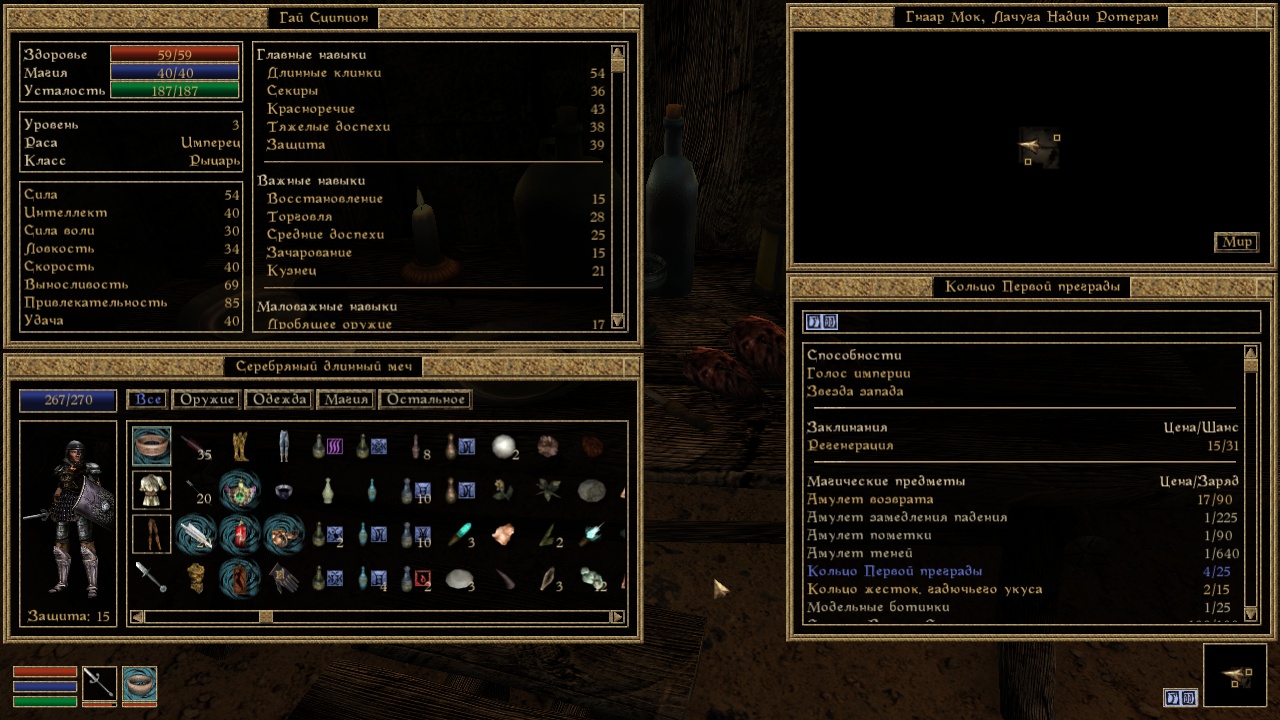Choose the Все inventory filter

click(148, 400)
